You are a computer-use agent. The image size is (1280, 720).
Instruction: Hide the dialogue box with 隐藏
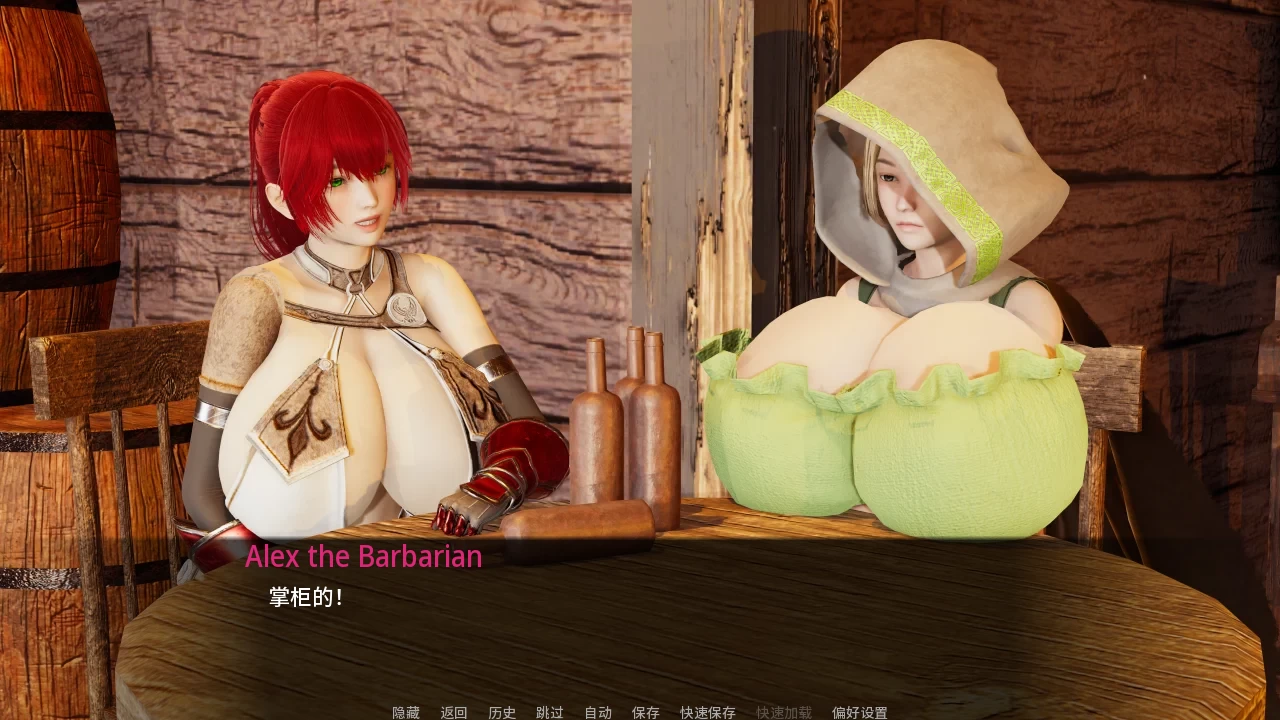click(406, 712)
